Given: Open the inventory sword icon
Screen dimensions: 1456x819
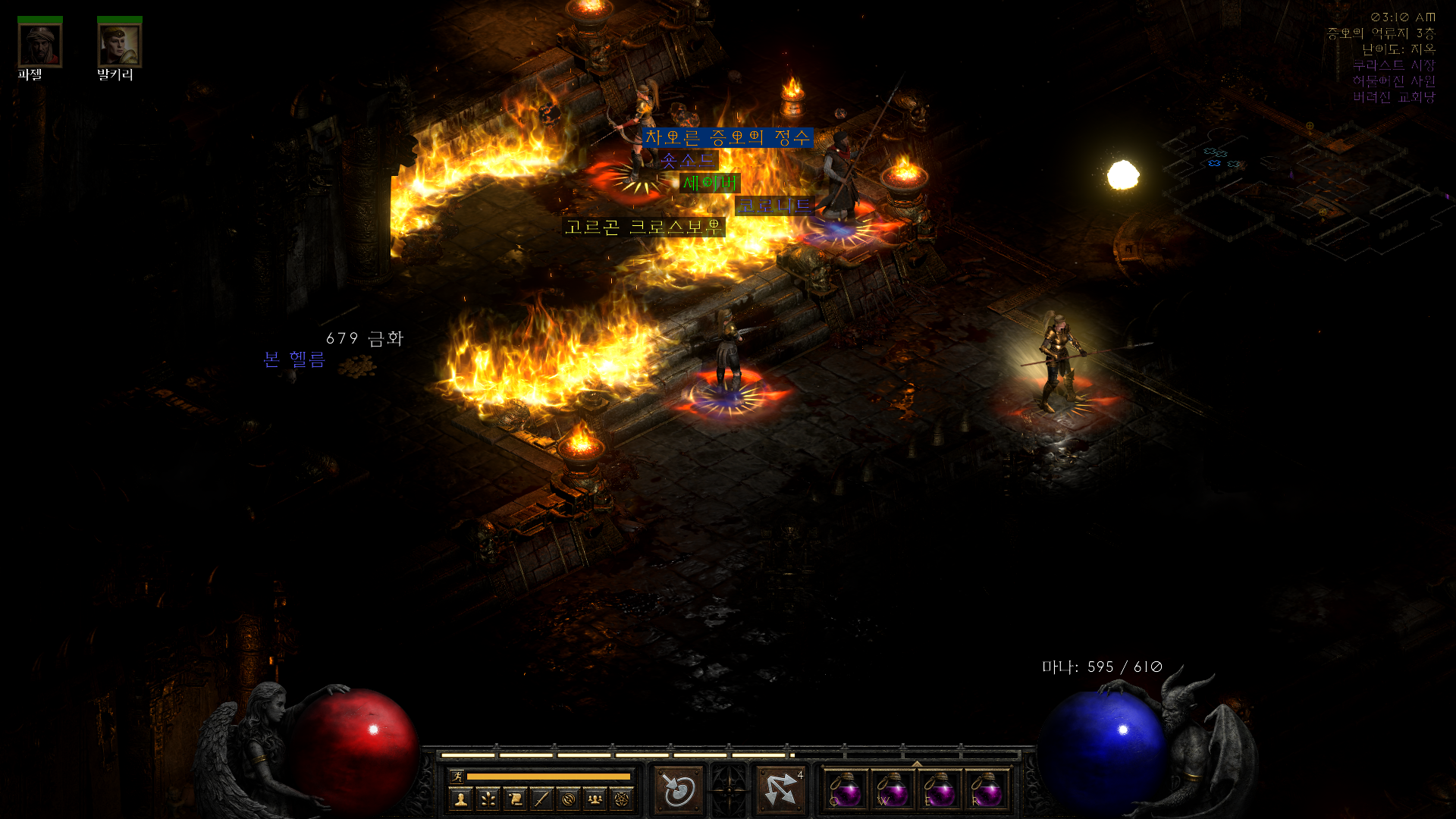Looking at the screenshot, I should (x=541, y=799).
